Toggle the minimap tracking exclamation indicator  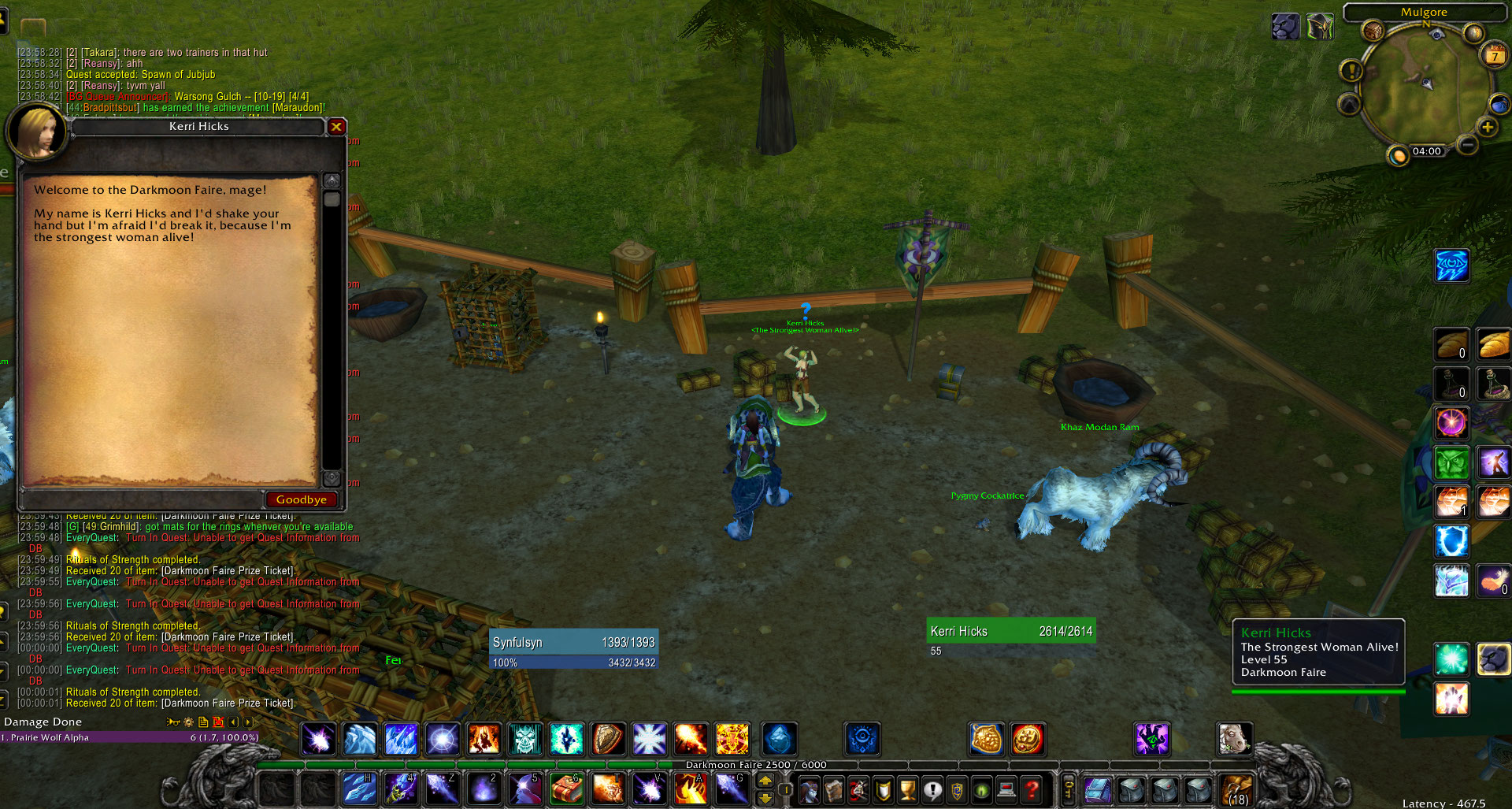[x=1351, y=72]
